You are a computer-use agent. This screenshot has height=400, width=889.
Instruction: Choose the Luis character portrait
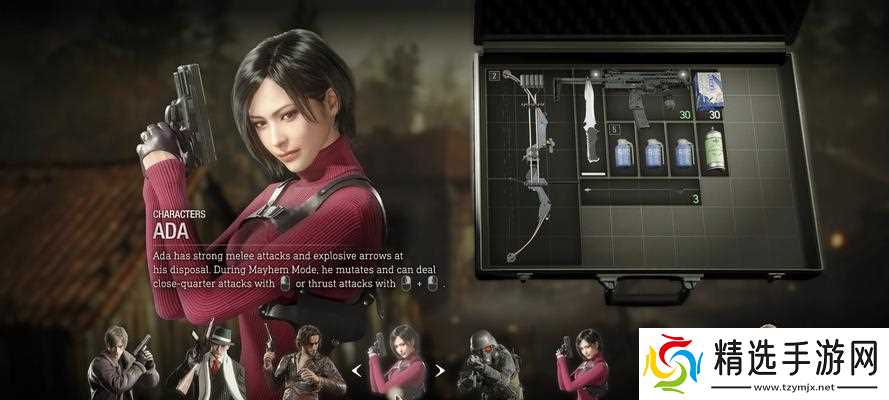click(x=295, y=362)
